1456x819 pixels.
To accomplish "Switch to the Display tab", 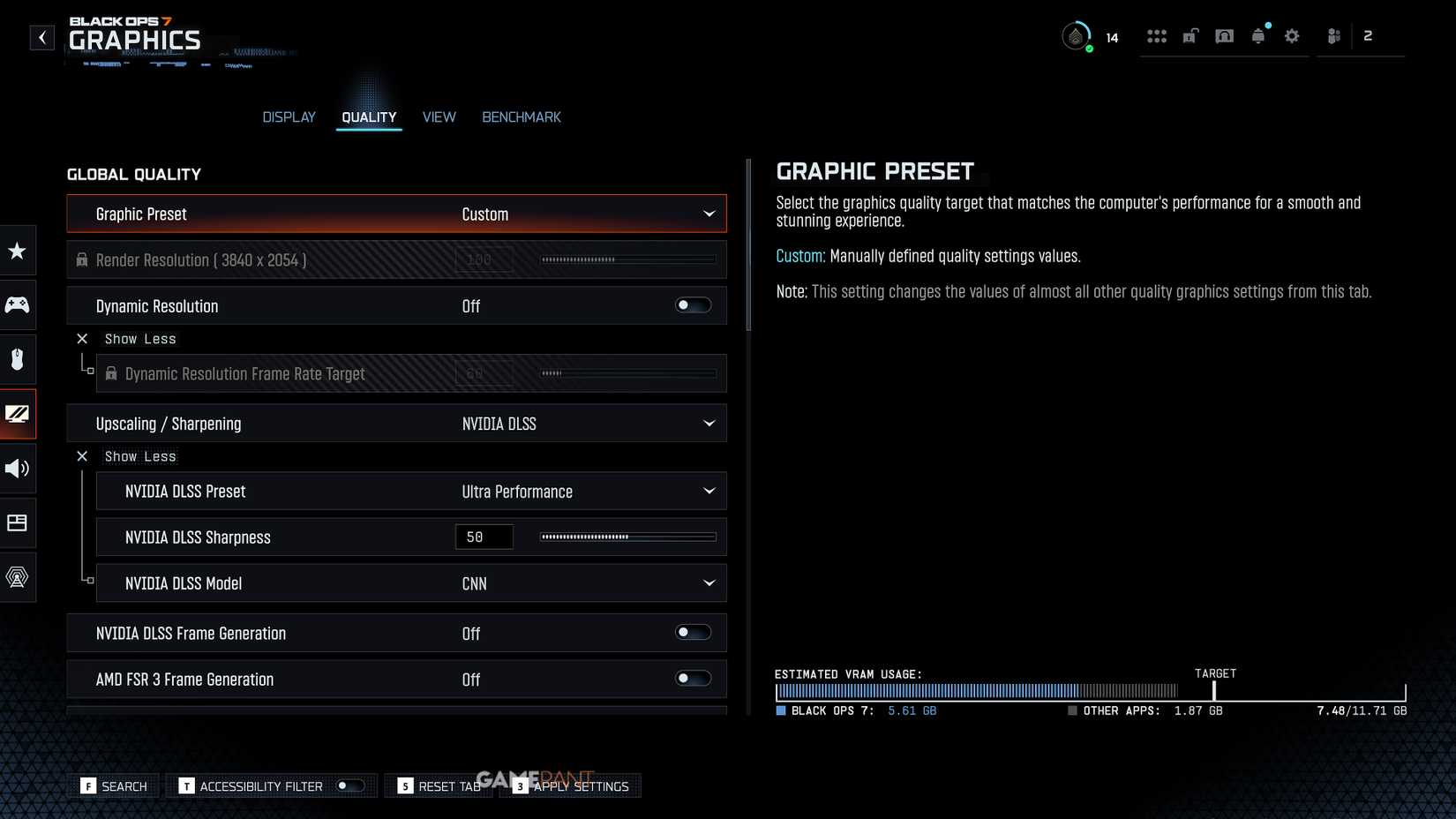I will click(x=289, y=116).
